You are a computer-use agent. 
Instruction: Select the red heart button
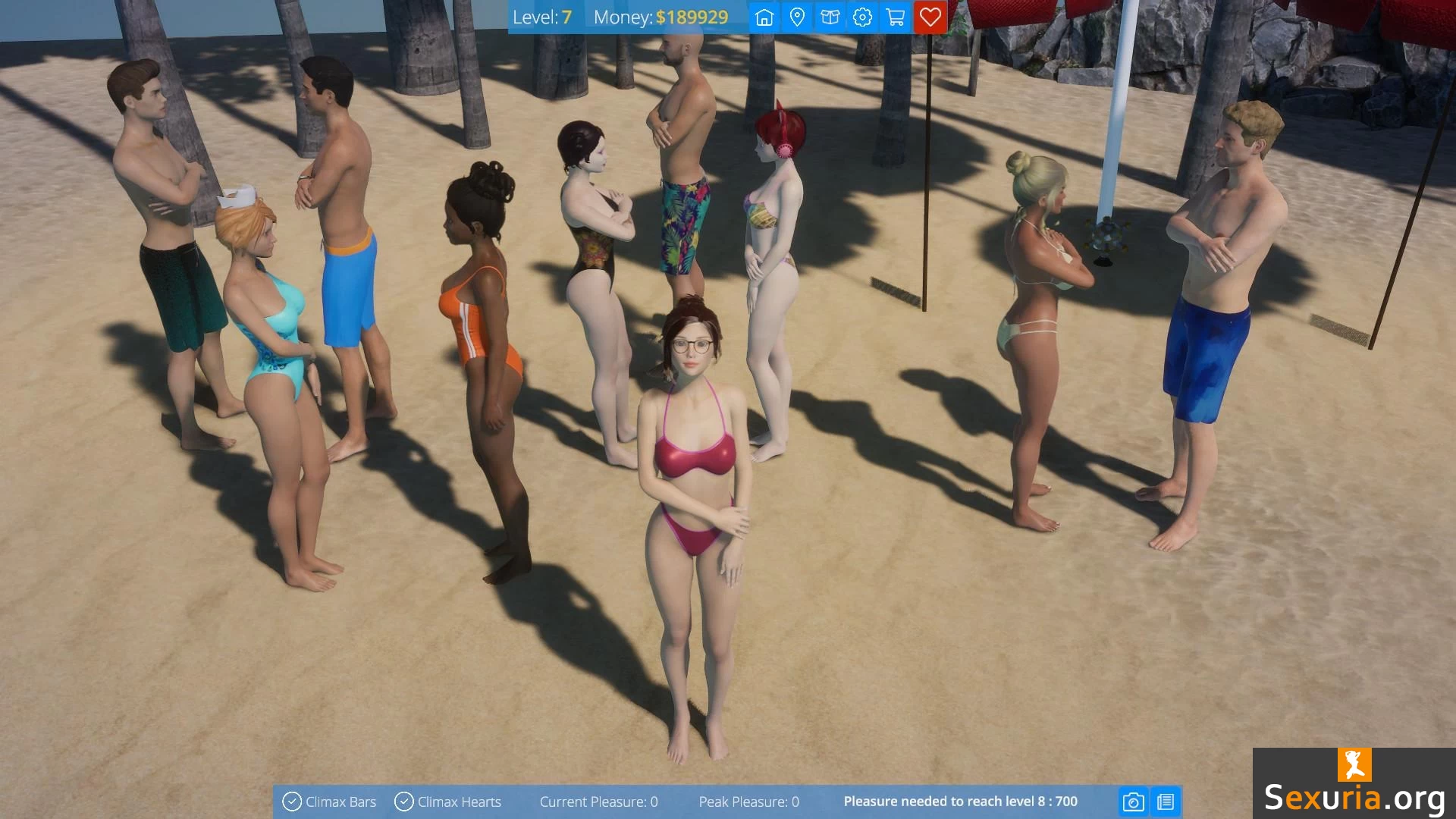click(x=930, y=17)
